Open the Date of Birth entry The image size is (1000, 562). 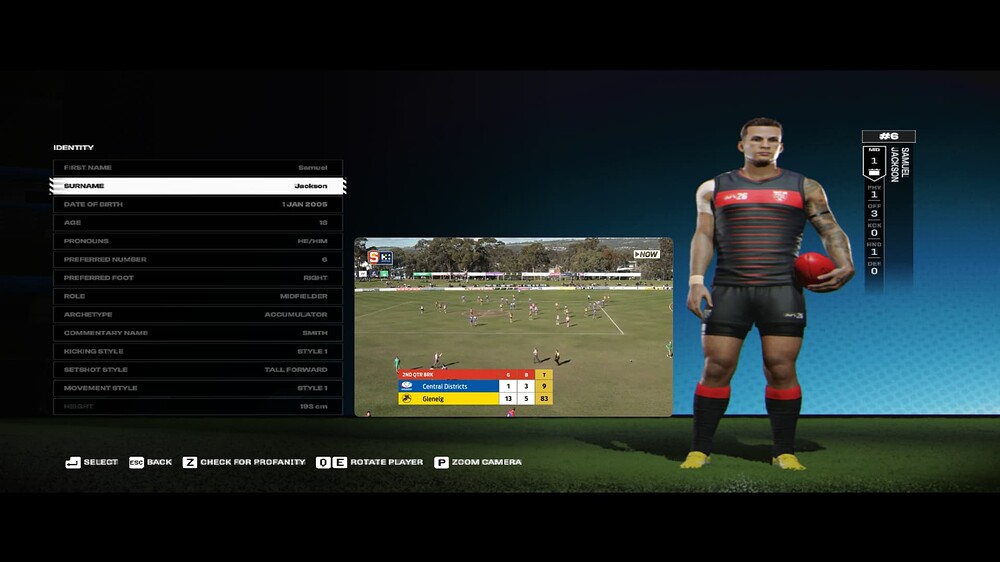coord(197,204)
